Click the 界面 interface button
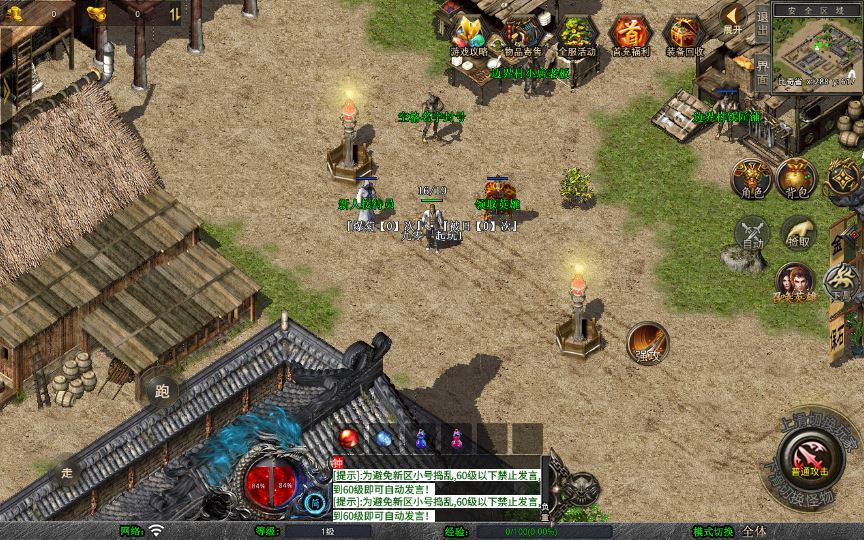Screen dimensions: 864x540 click(762, 72)
